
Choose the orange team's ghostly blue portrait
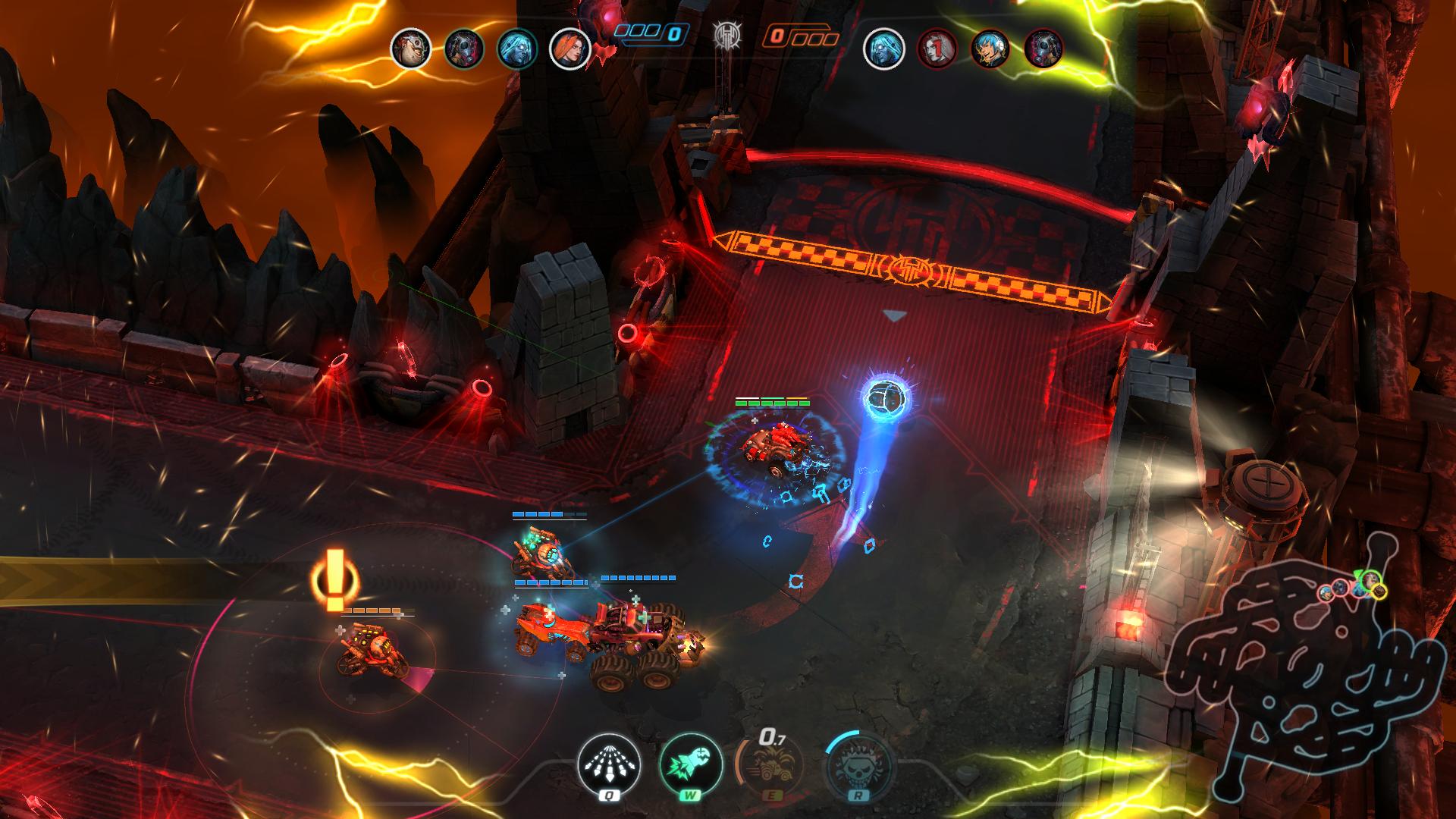pos(884,49)
